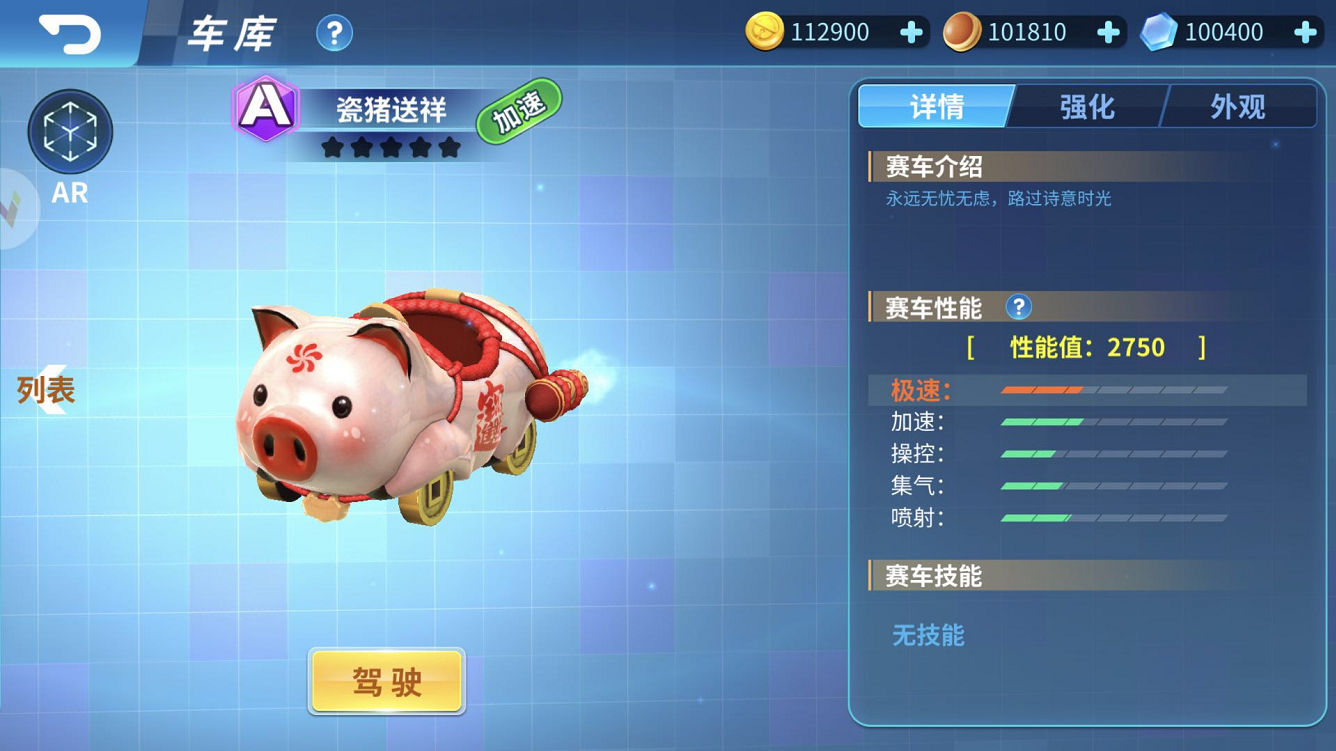Screen dimensions: 1336x751
Task: Expand the 列表 car list
Action: 44,390
